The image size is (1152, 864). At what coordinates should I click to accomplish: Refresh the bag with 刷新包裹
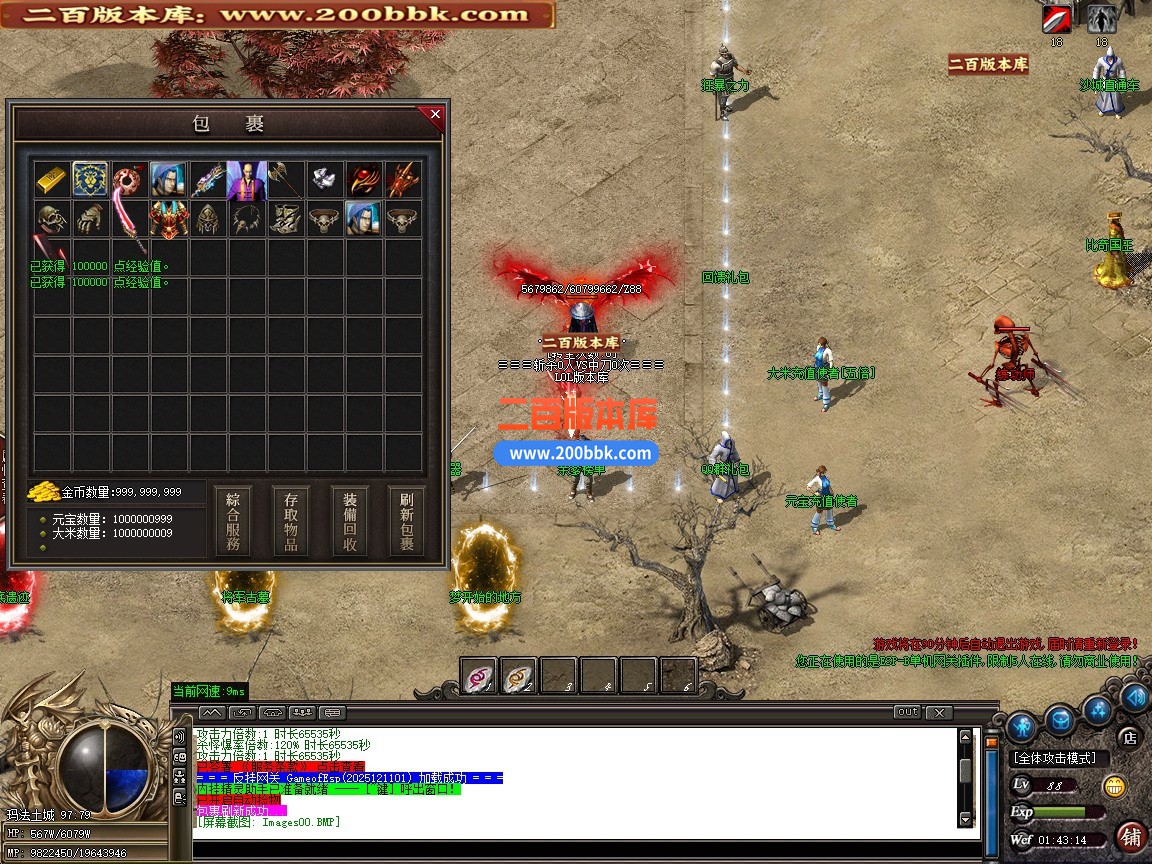tap(407, 521)
